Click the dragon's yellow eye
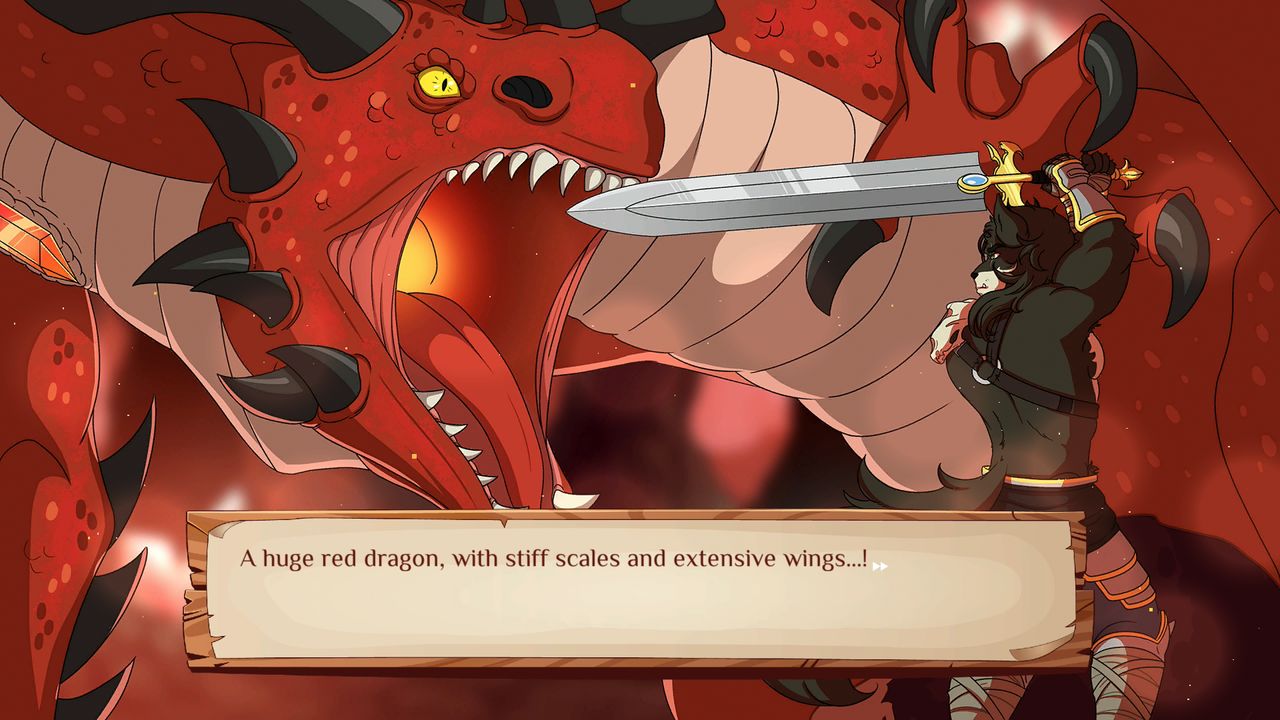 [x=436, y=85]
